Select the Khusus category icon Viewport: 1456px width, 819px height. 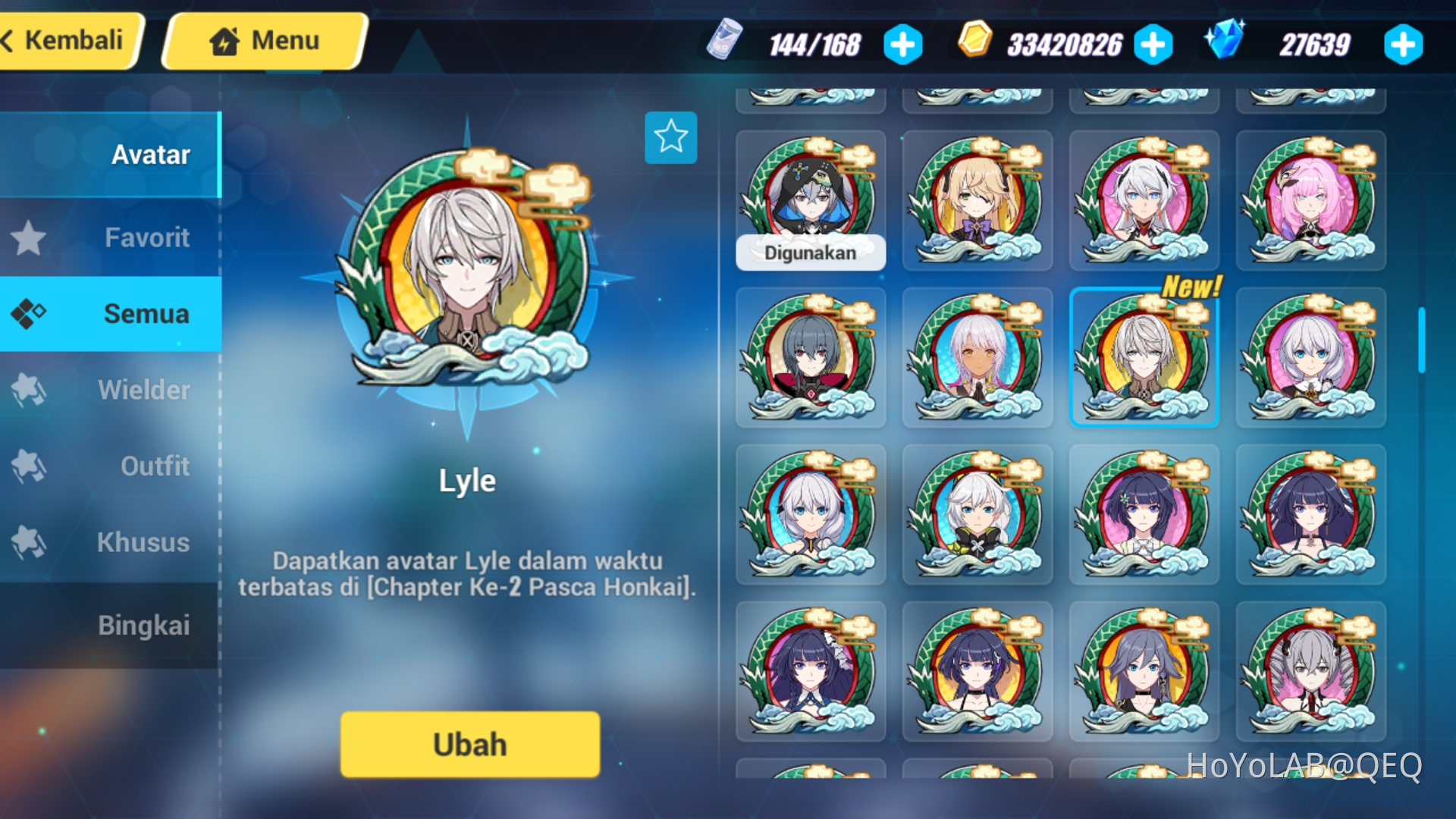[x=30, y=543]
